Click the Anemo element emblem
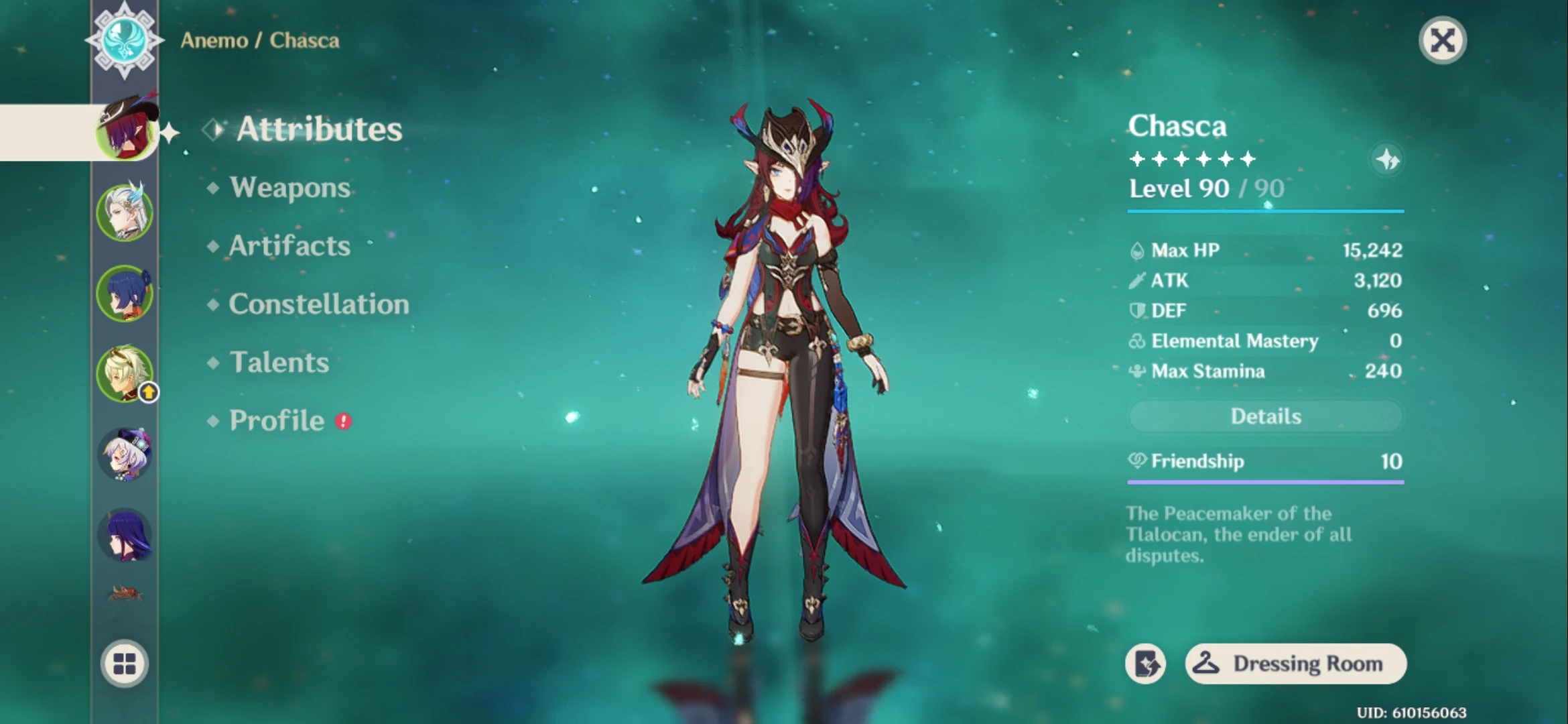 coord(125,40)
